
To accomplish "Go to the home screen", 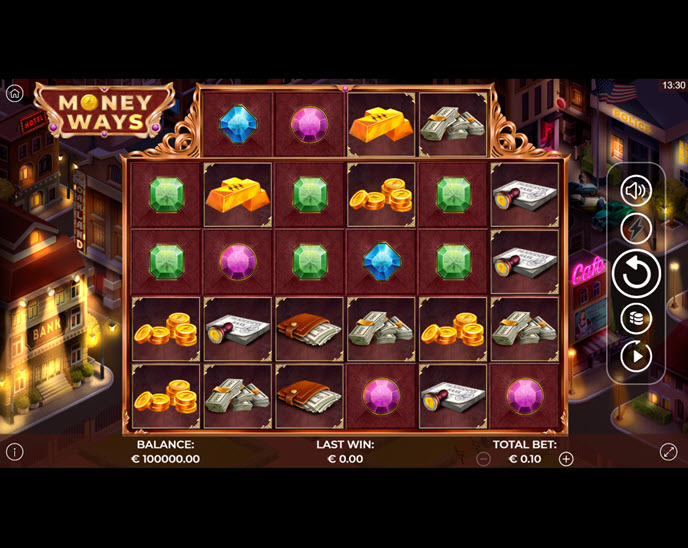I will click(x=15, y=93).
